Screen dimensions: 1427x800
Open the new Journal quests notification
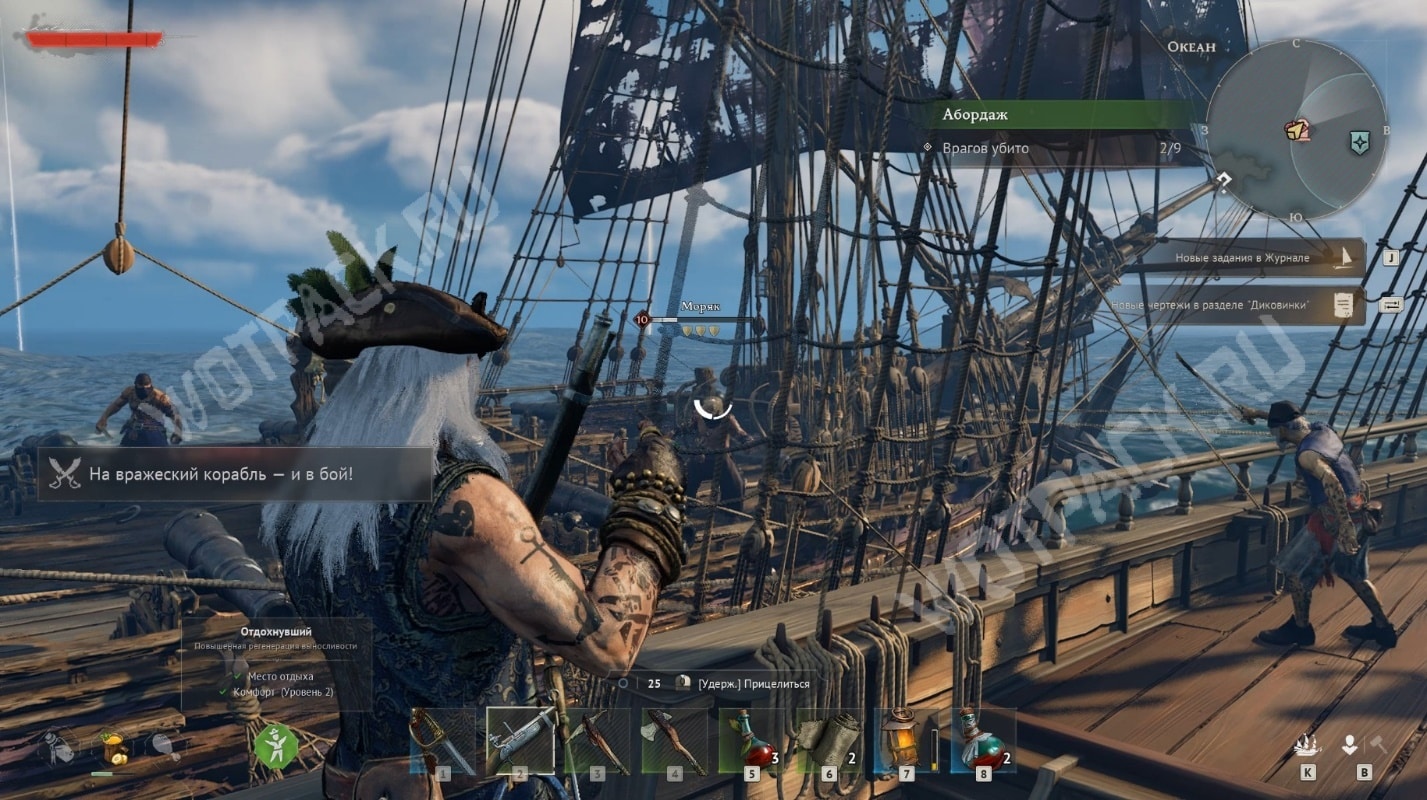pos(1254,258)
